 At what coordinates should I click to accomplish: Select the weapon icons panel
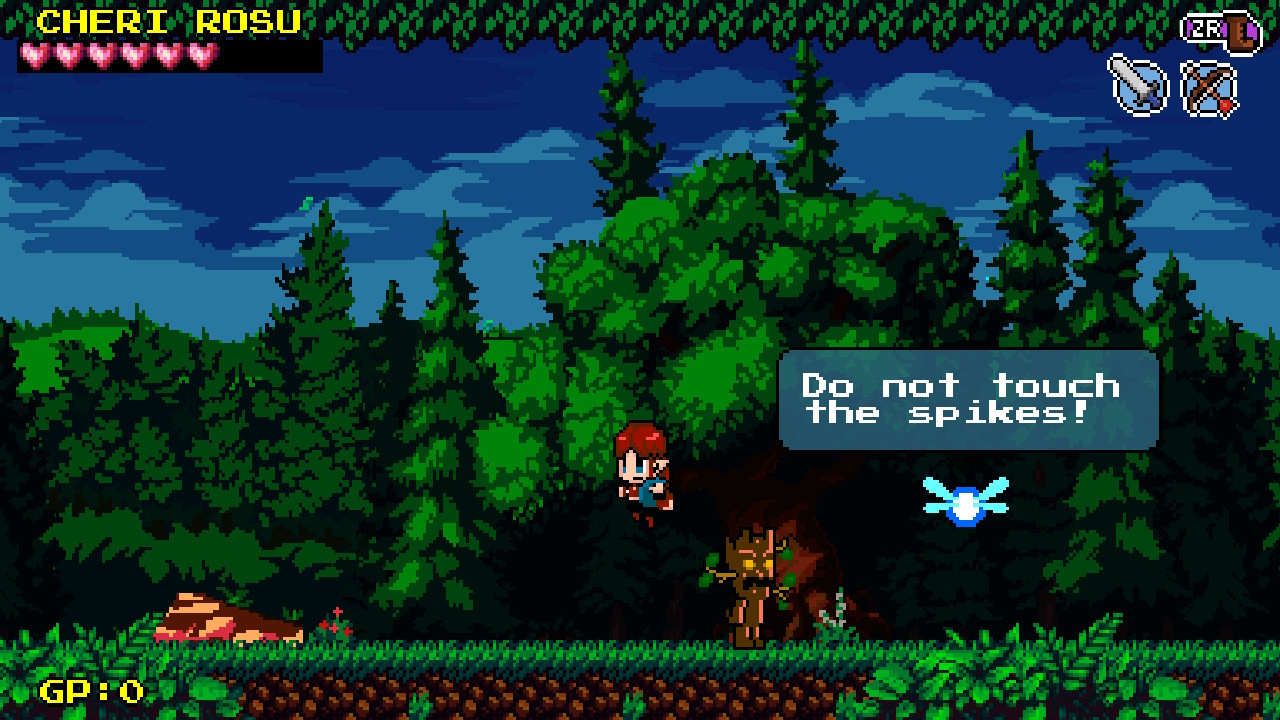click(1175, 88)
